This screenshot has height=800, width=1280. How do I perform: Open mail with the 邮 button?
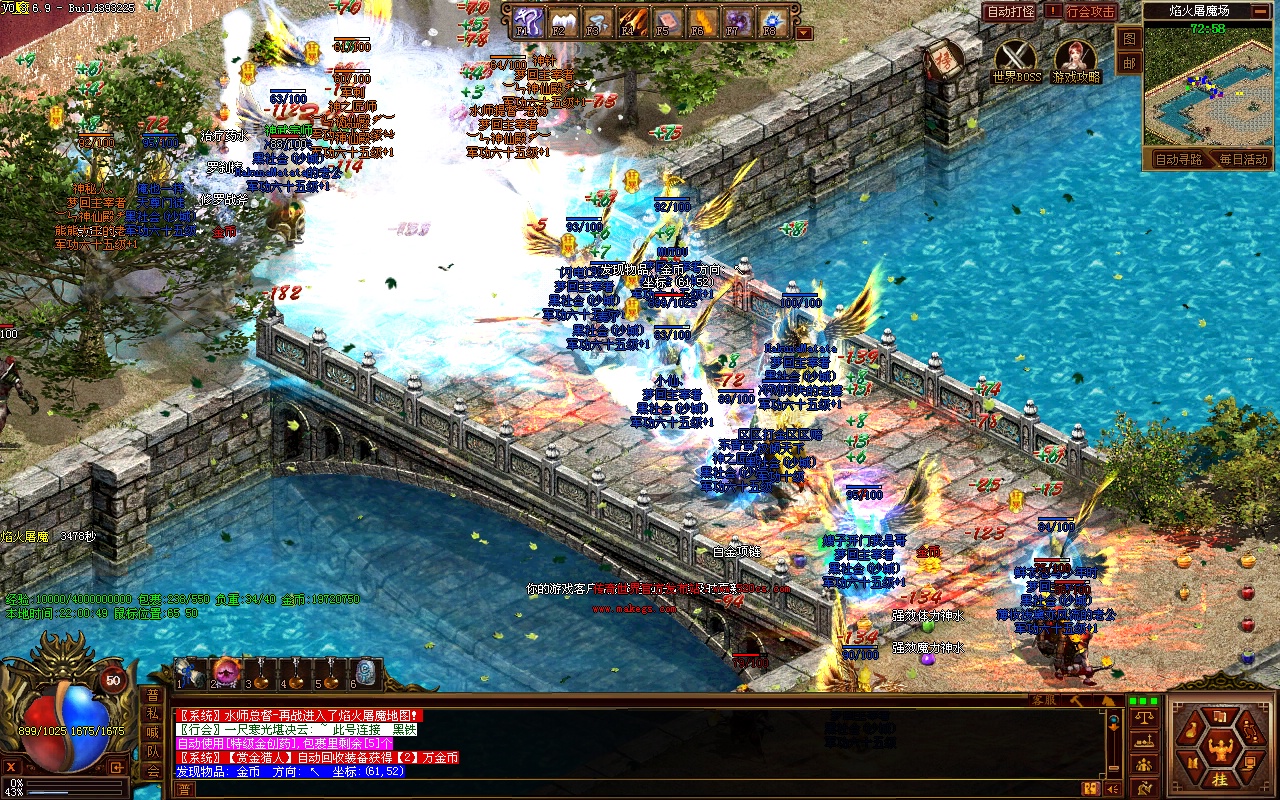click(x=1129, y=63)
